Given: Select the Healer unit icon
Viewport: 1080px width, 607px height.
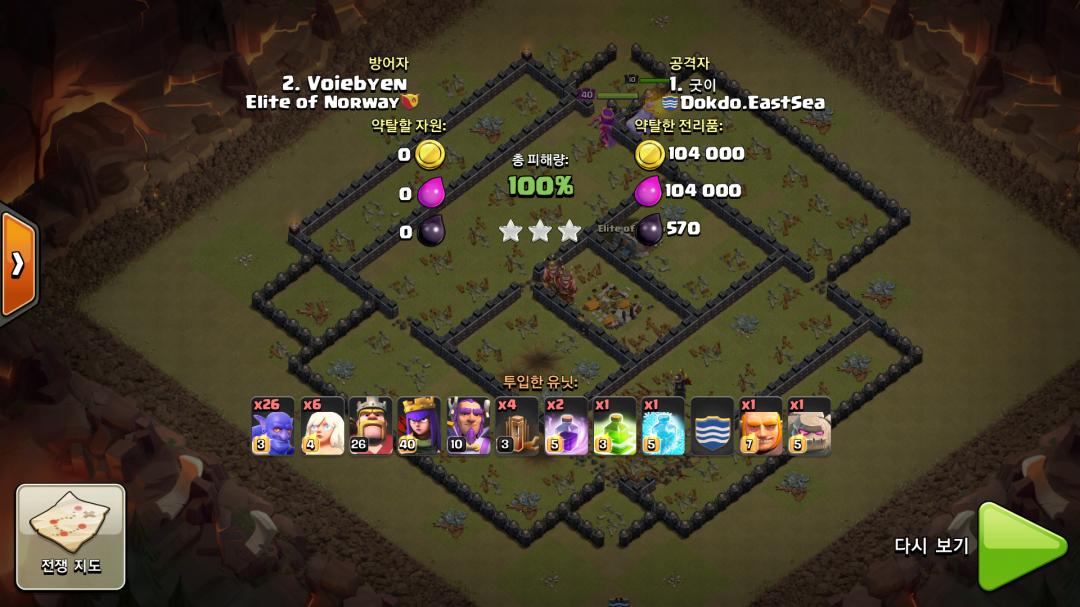Looking at the screenshot, I should click(322, 427).
